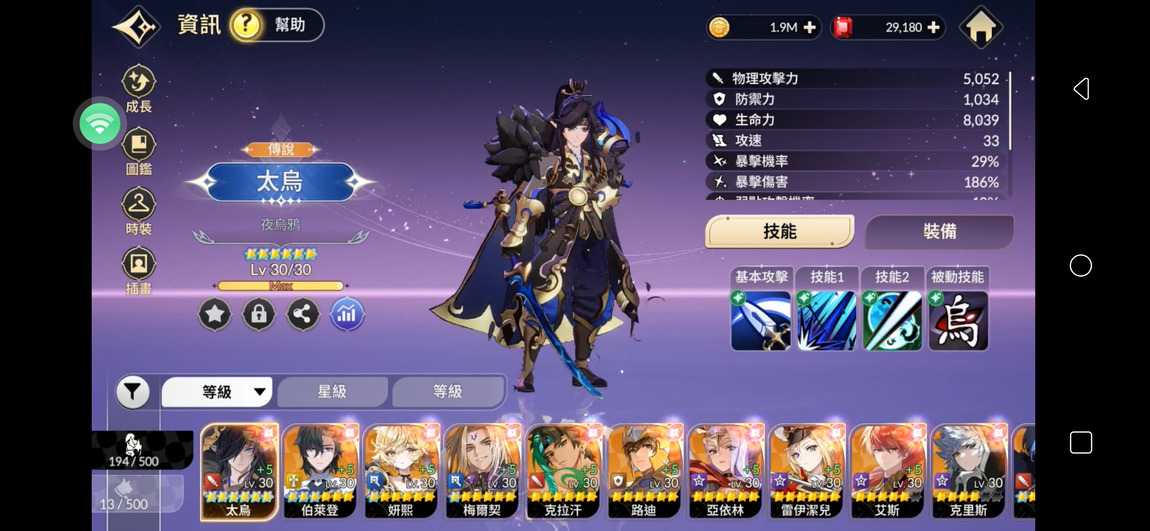The image size is (1150, 531).
Task: Open the 時裝 costume menu
Action: point(139,212)
